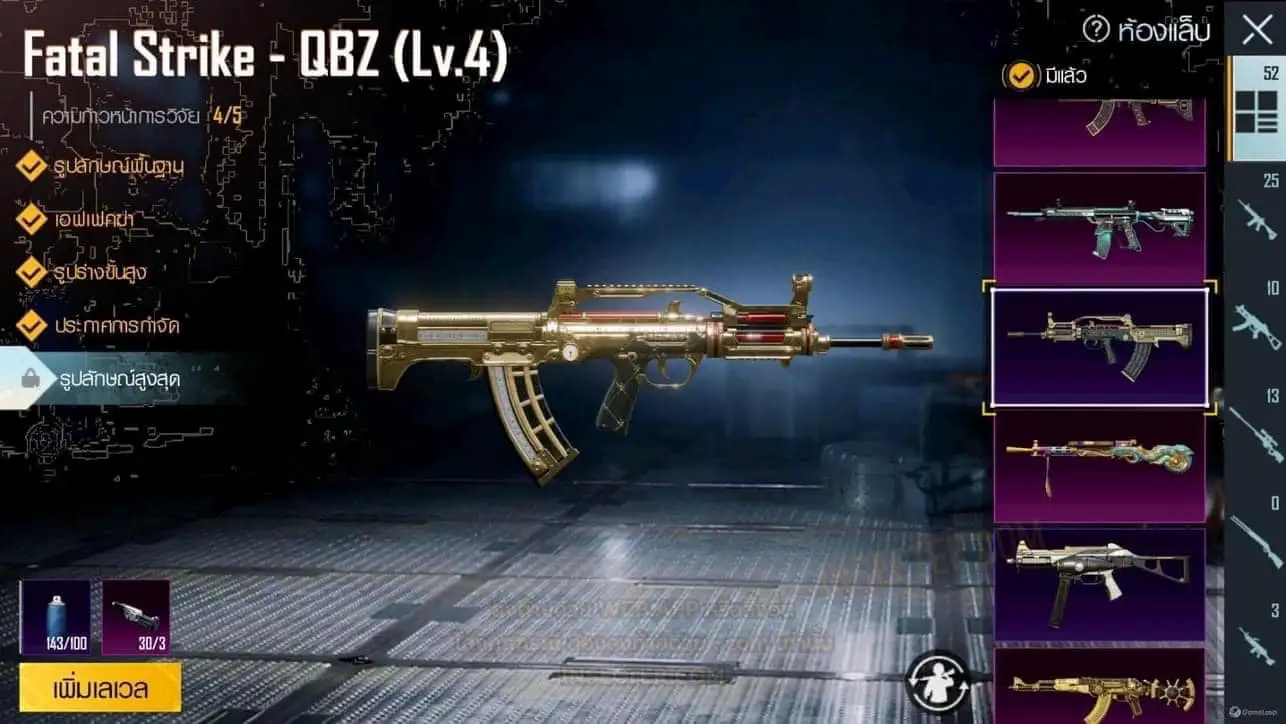Viewport: 1286px width, 724px height.
Task: Toggle the มีแล้ว owned filter checkbox
Action: [1021, 76]
